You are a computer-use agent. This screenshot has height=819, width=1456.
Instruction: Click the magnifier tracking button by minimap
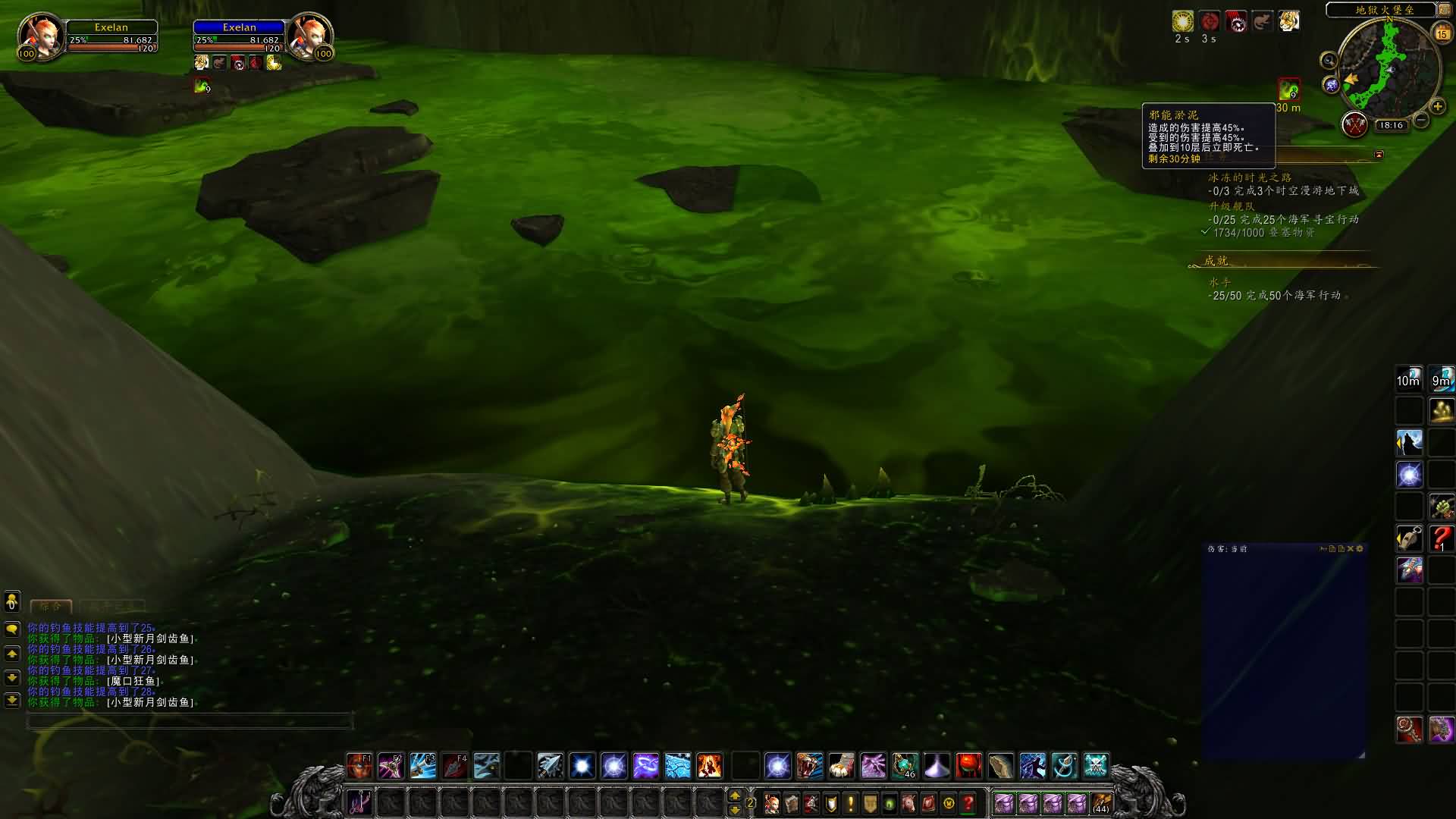click(x=1329, y=61)
